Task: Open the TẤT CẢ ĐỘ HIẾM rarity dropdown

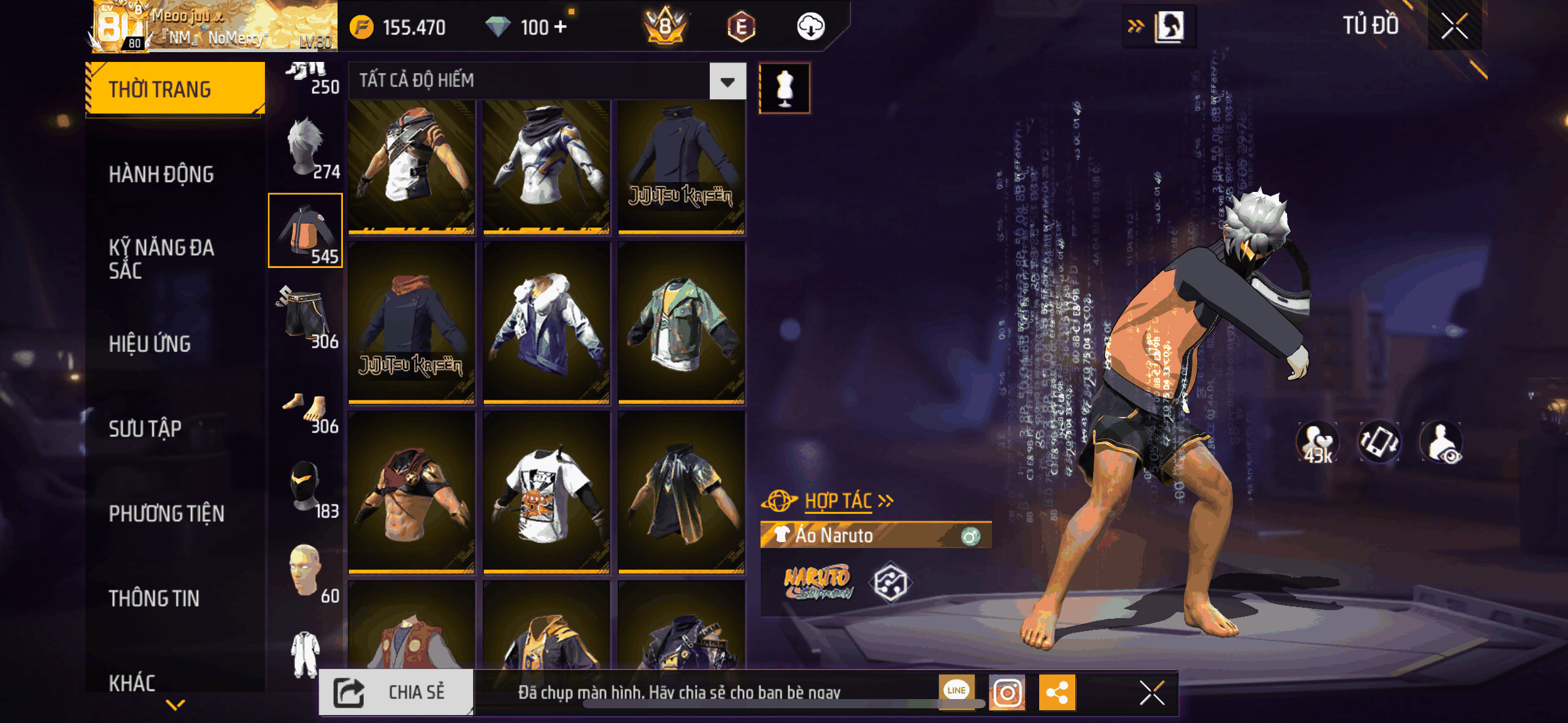Action: point(726,82)
